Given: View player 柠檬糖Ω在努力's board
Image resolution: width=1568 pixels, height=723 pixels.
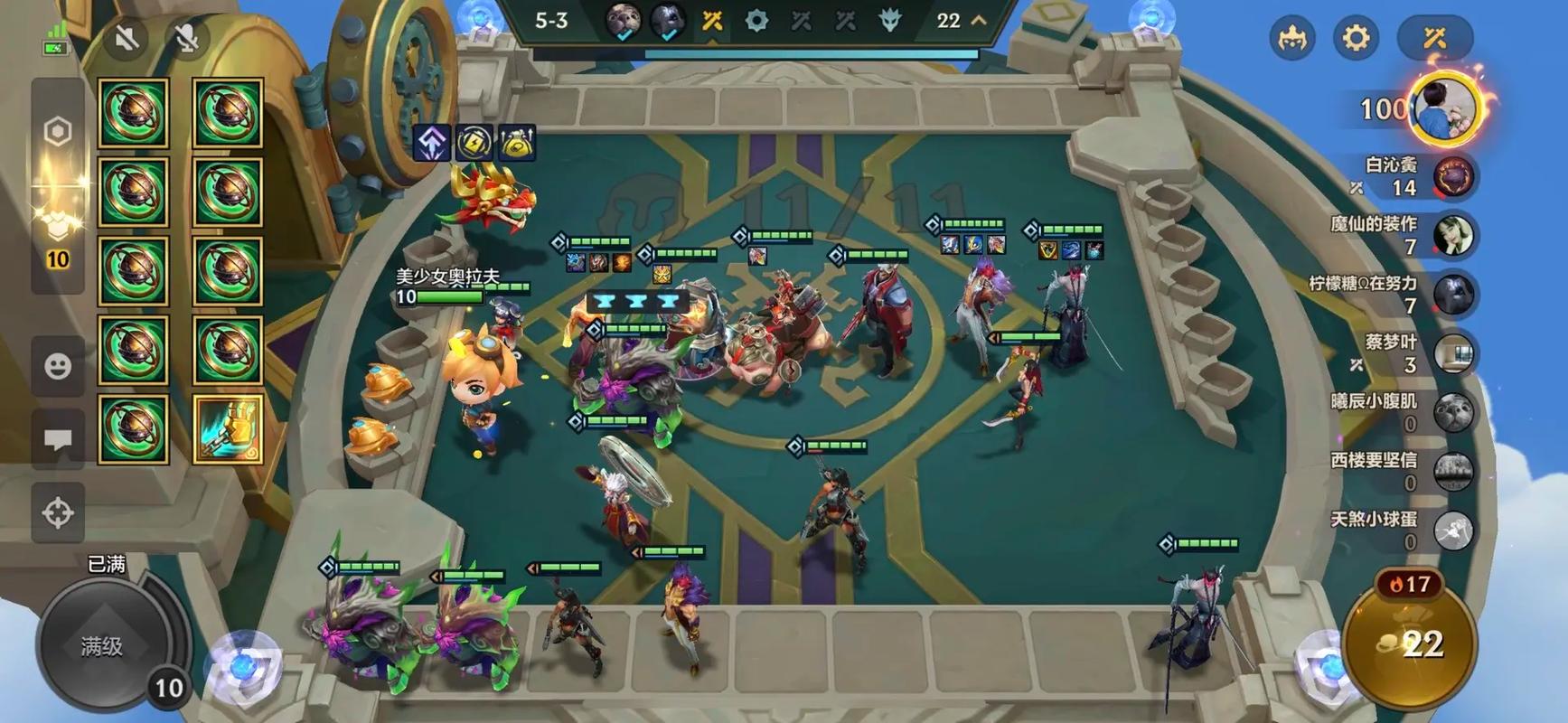Looking at the screenshot, I should [1453, 295].
